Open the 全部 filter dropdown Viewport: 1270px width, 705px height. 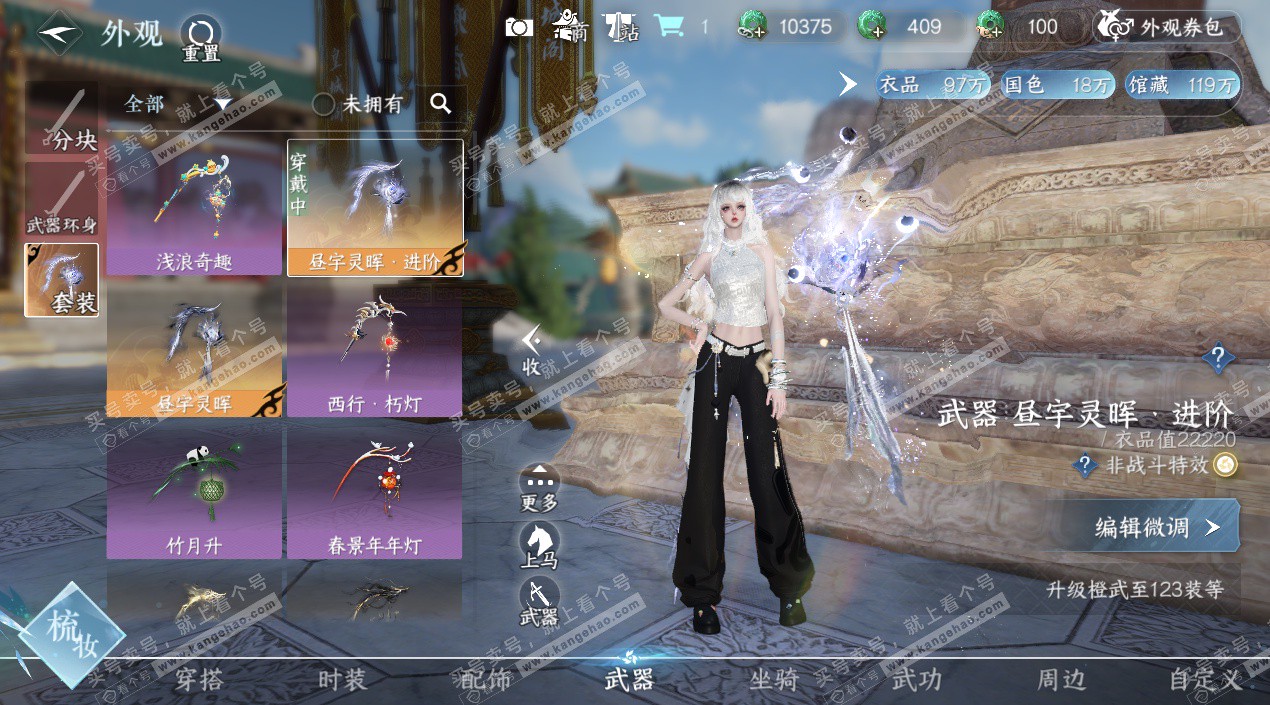tap(177, 103)
